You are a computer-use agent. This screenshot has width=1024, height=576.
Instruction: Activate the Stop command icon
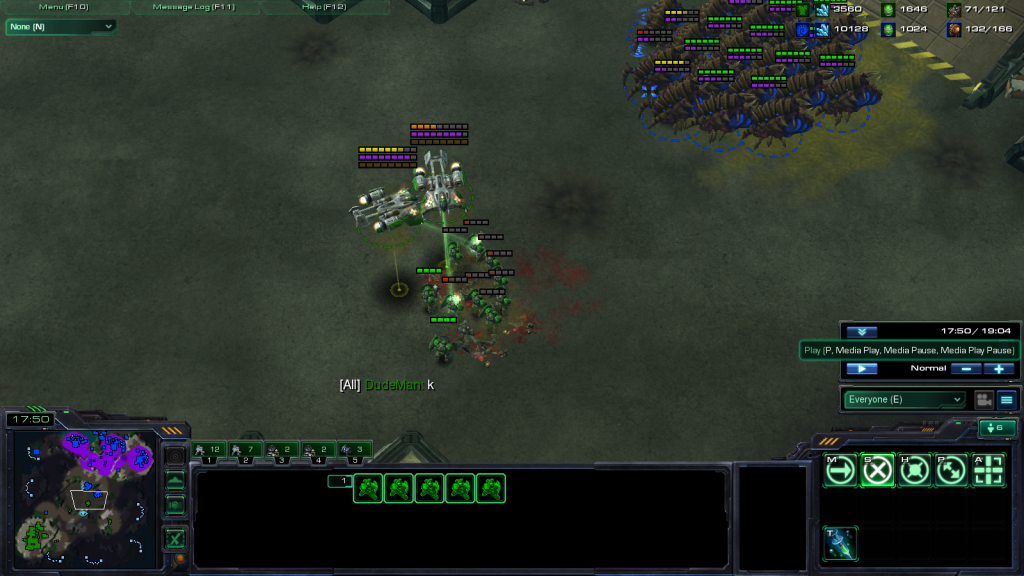877,469
